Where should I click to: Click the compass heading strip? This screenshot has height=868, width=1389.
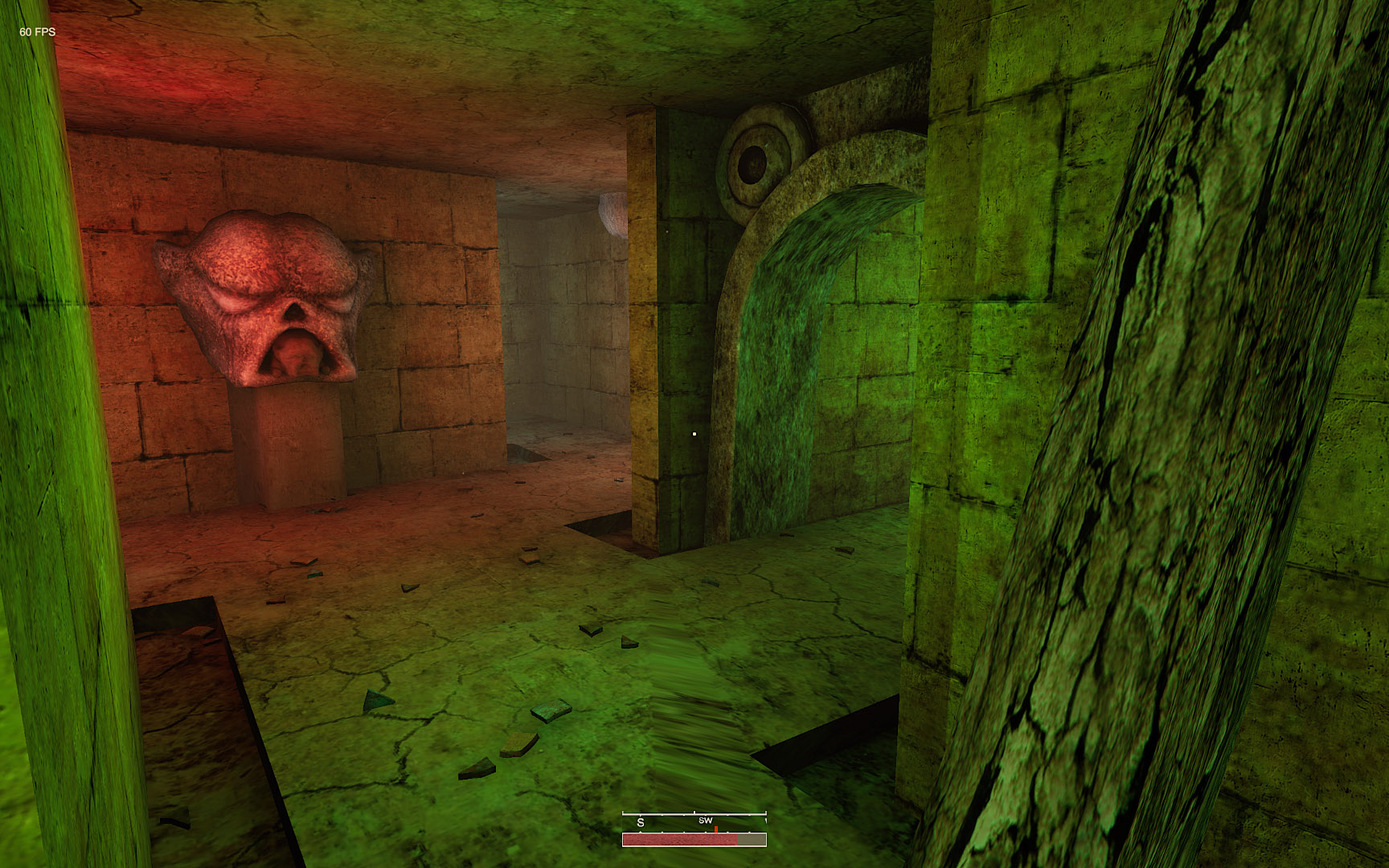point(694,821)
